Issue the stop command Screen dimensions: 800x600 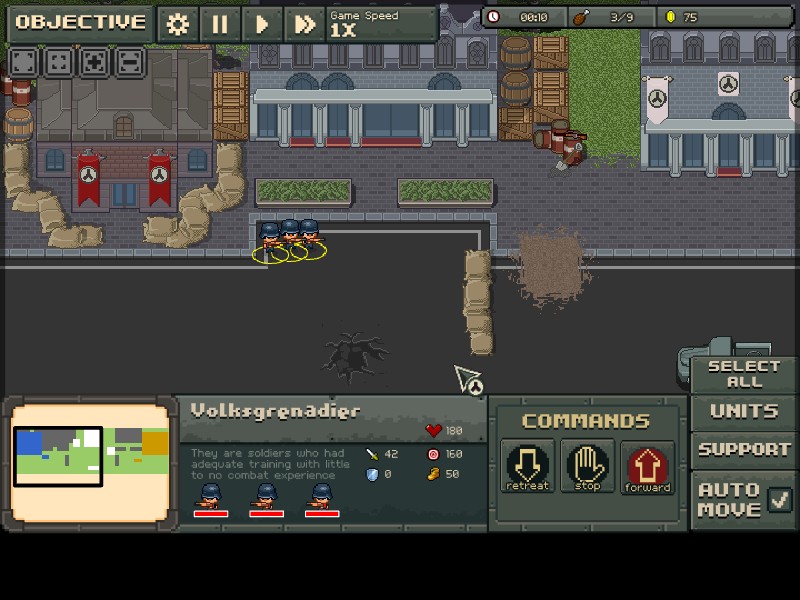(587, 466)
